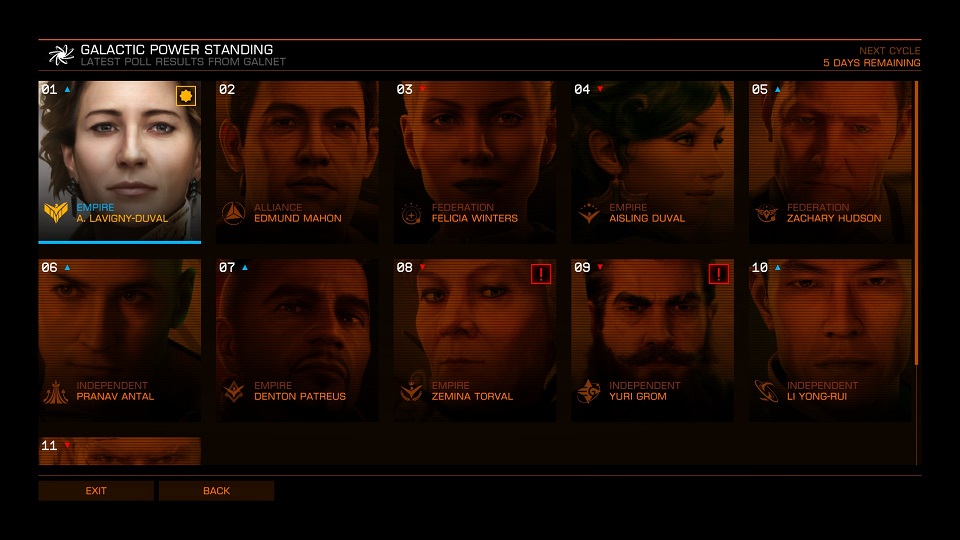Viewport: 960px width, 540px height.
Task: Select the Yuri Grom power card
Action: pos(652,340)
